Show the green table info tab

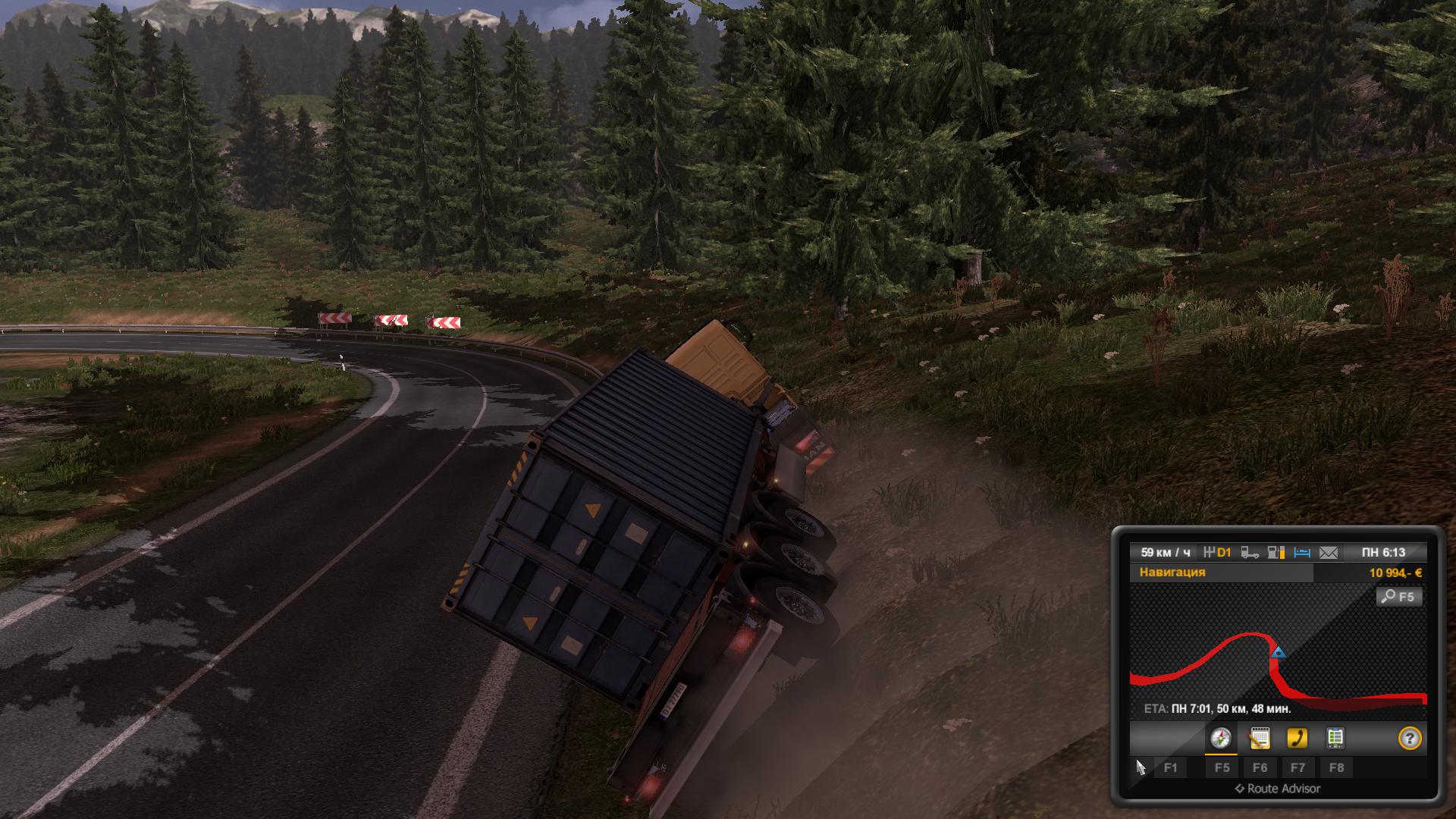coord(1335,738)
